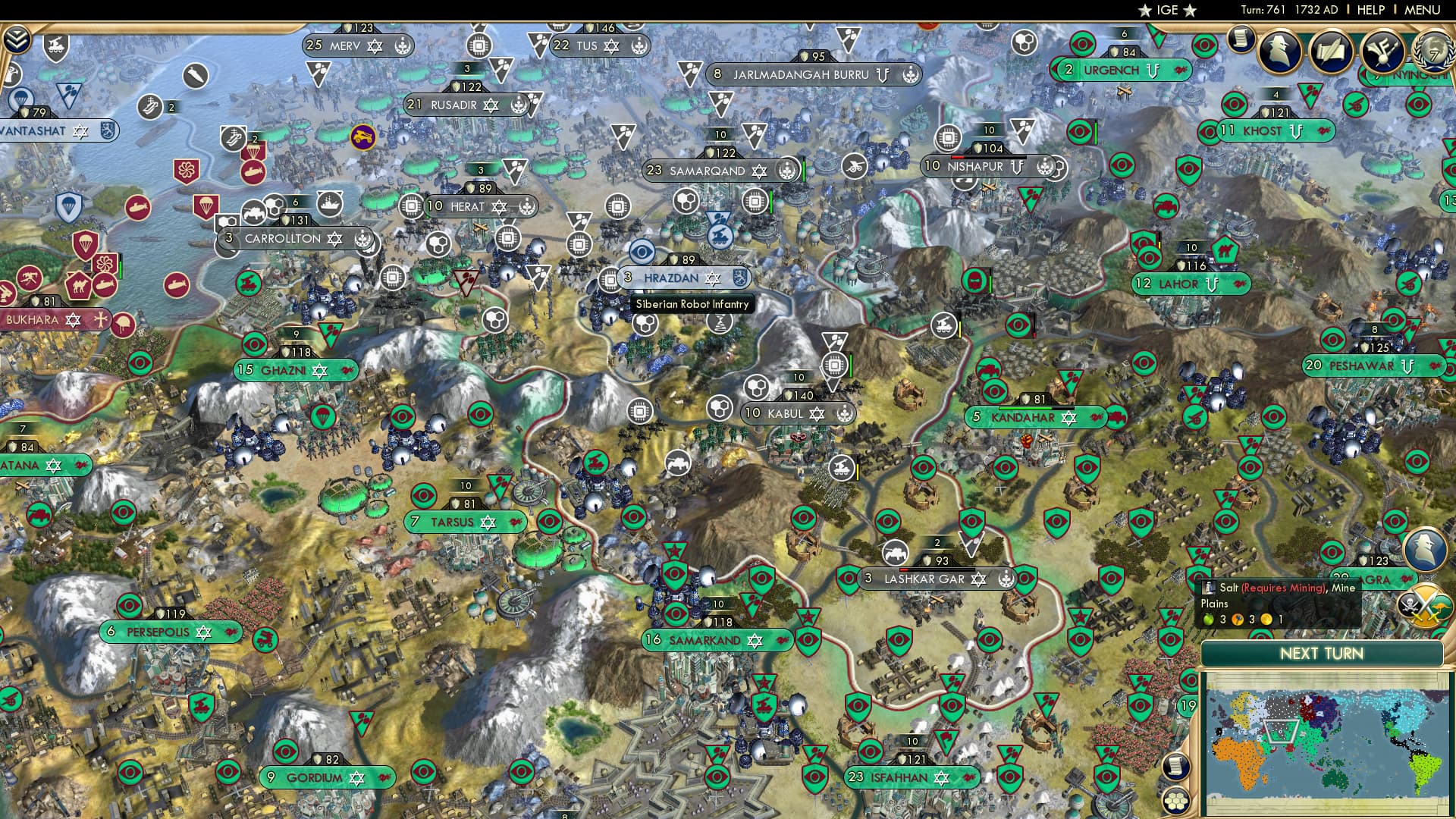Click the kangaroo civilization notification icon
Image resolution: width=1456 pixels, height=819 pixels.
coord(1440,607)
